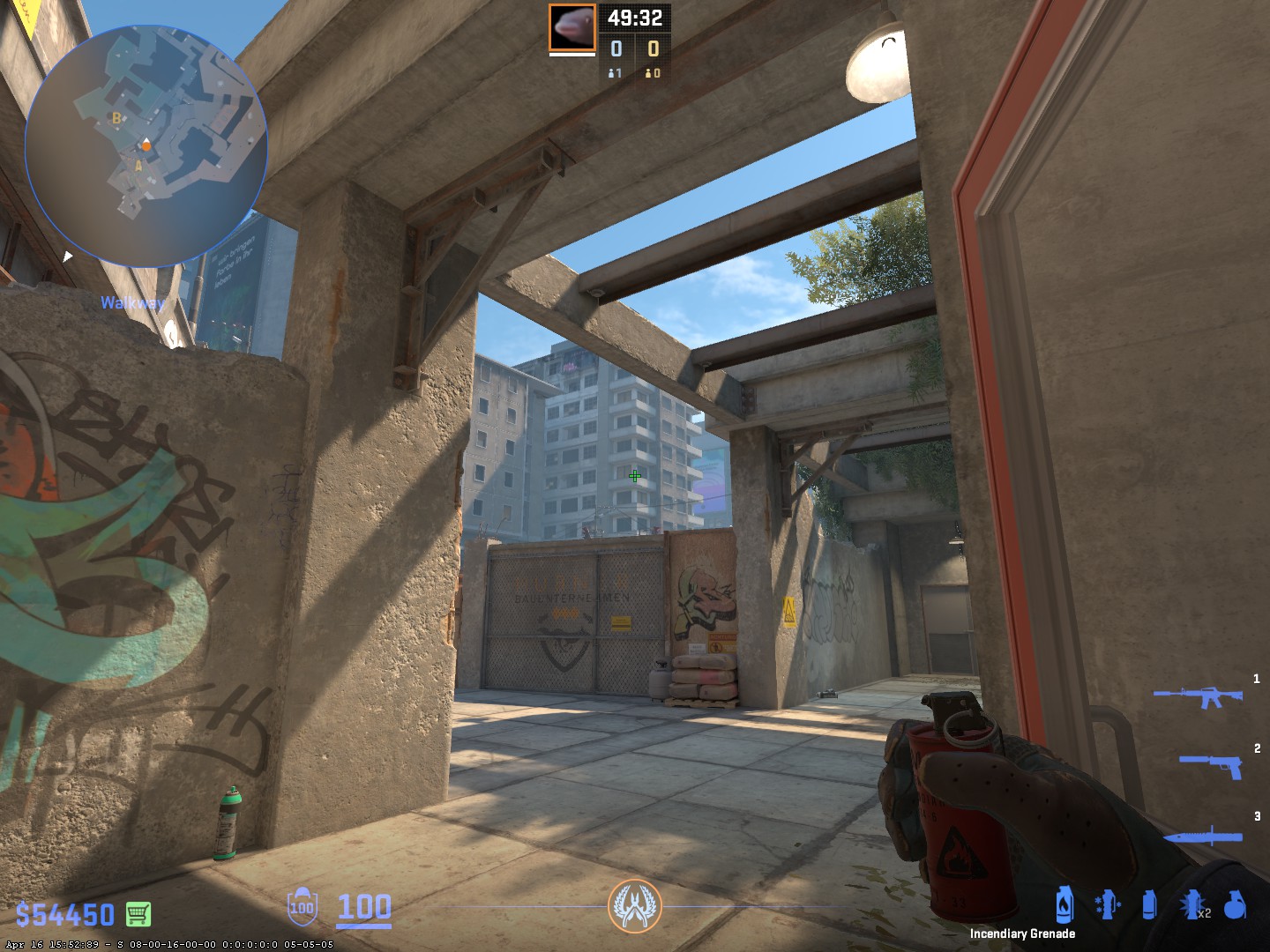
Task: Select the rifle in weapon slot 1
Action: [1199, 696]
